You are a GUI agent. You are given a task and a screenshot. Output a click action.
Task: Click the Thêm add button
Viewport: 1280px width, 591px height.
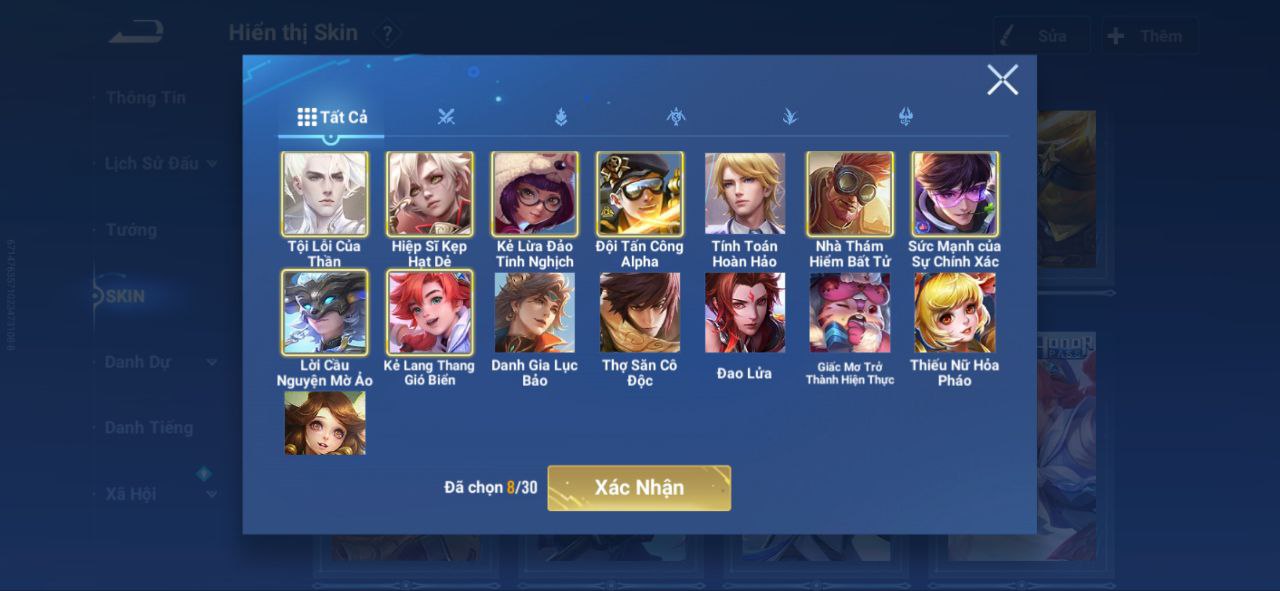tap(1148, 36)
